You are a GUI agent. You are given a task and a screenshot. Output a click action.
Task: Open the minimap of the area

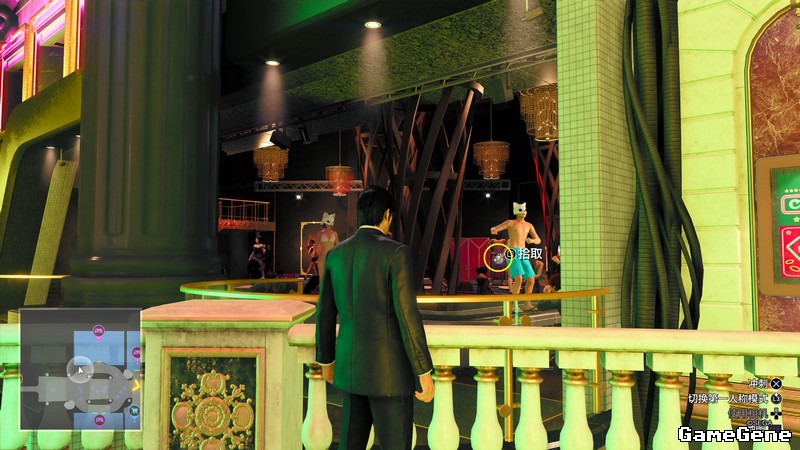point(80,368)
